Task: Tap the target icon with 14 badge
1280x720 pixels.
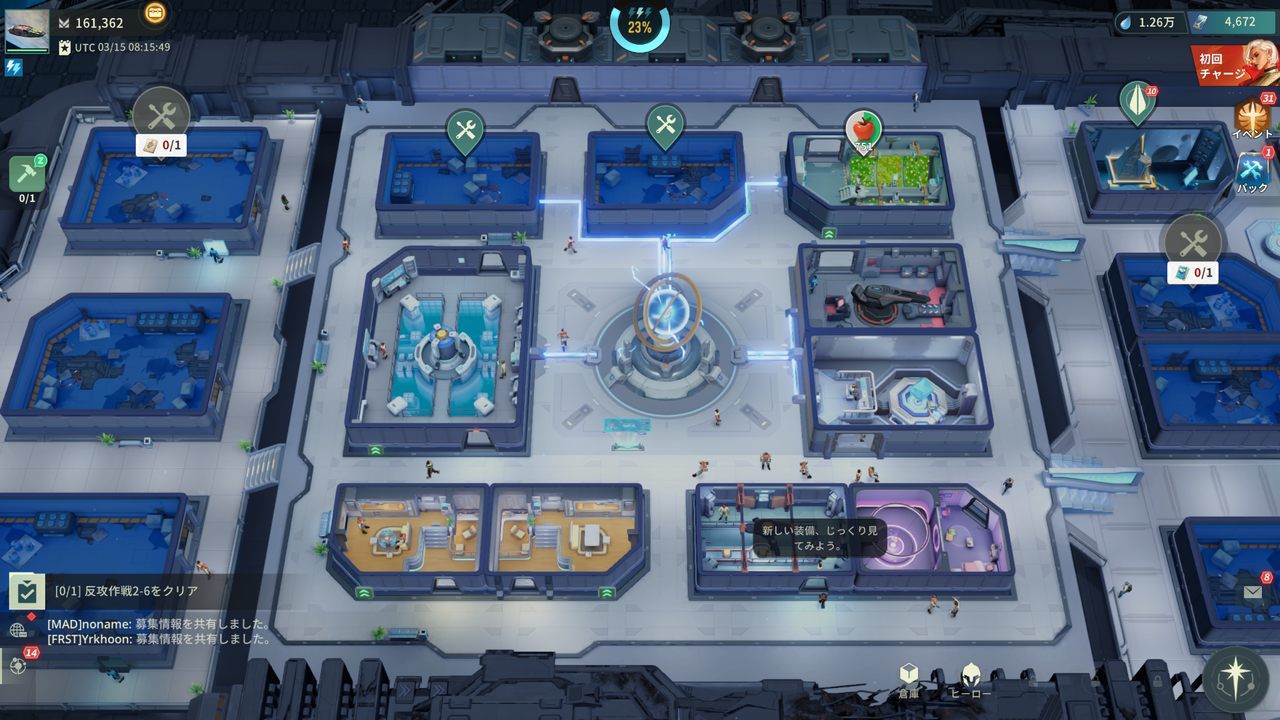Action: coord(18,665)
